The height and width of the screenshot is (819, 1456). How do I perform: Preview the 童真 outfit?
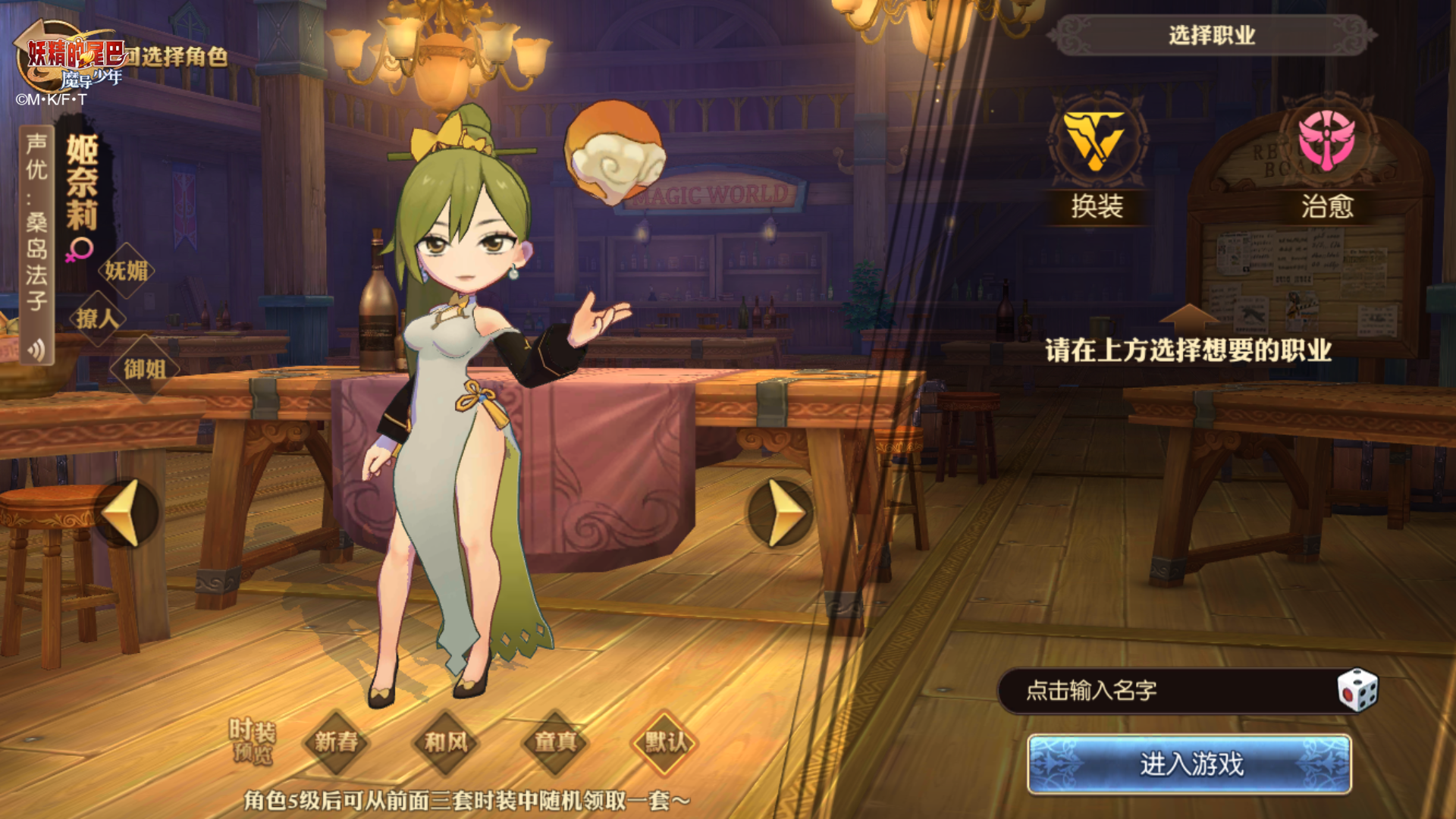pyautogui.click(x=556, y=742)
